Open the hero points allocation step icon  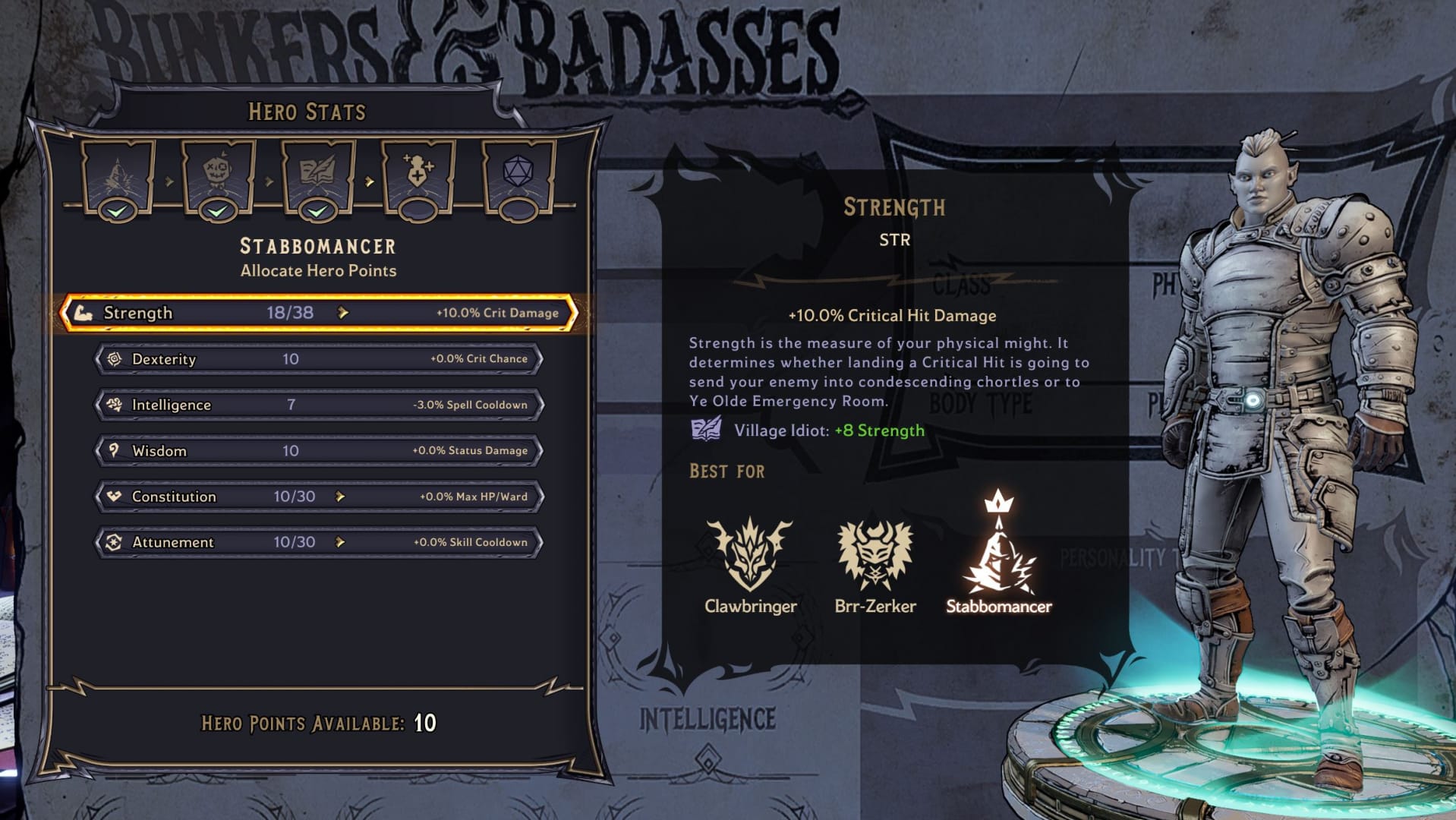(418, 176)
